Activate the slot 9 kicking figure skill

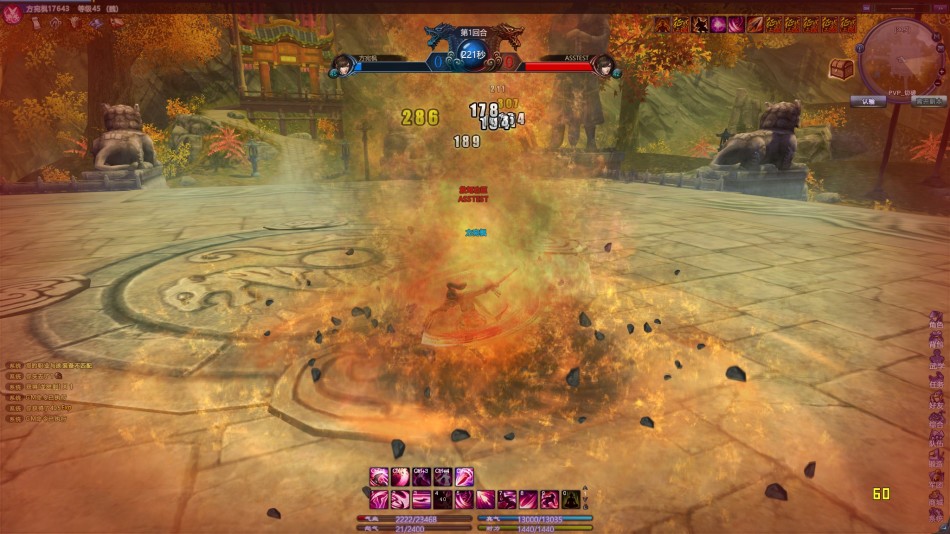click(x=550, y=499)
